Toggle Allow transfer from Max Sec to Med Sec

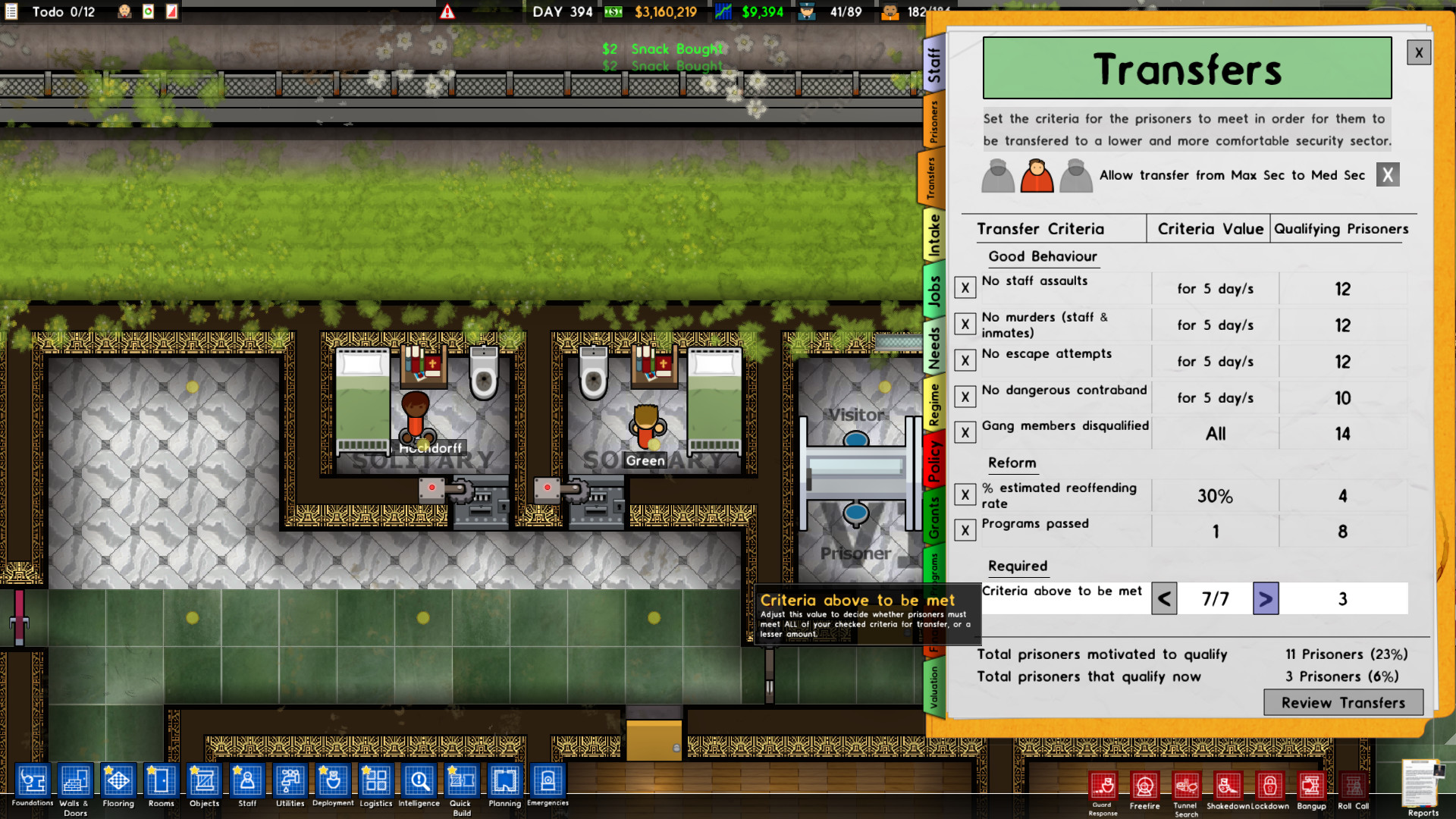click(1387, 174)
